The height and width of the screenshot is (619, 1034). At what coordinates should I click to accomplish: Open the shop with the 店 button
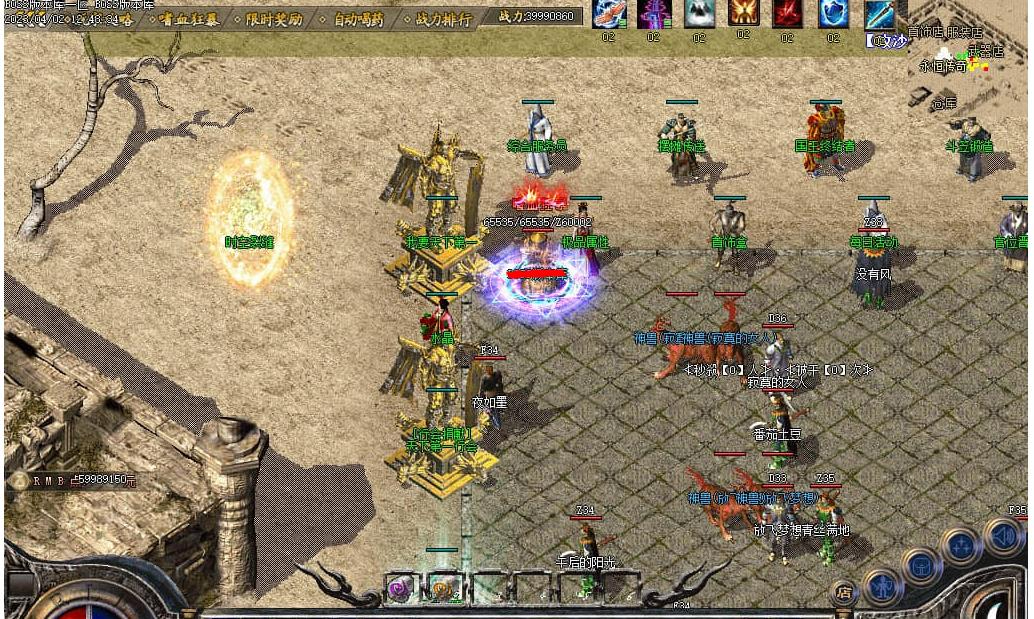coord(845,592)
